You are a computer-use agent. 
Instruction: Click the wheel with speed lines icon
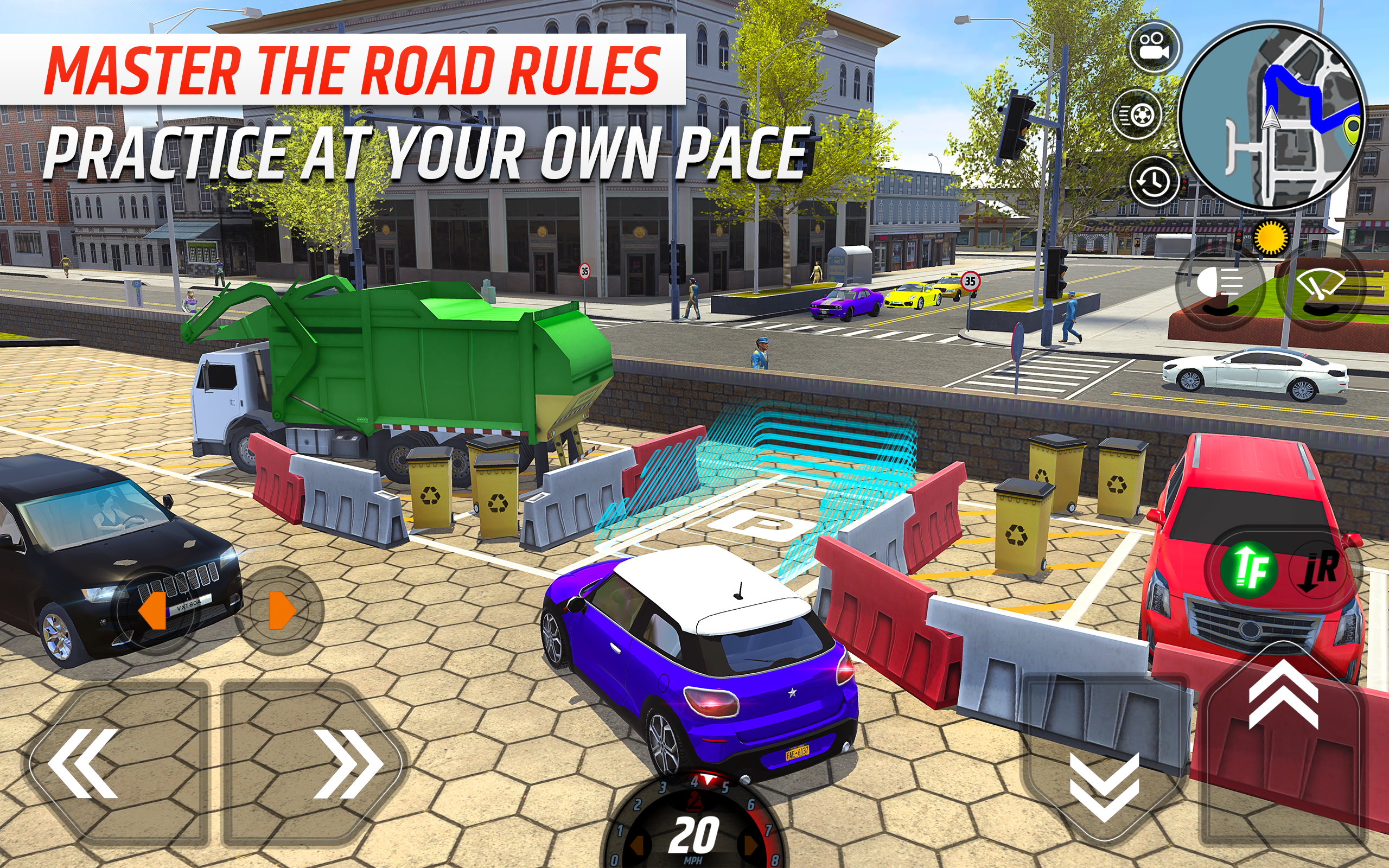(x=1138, y=114)
